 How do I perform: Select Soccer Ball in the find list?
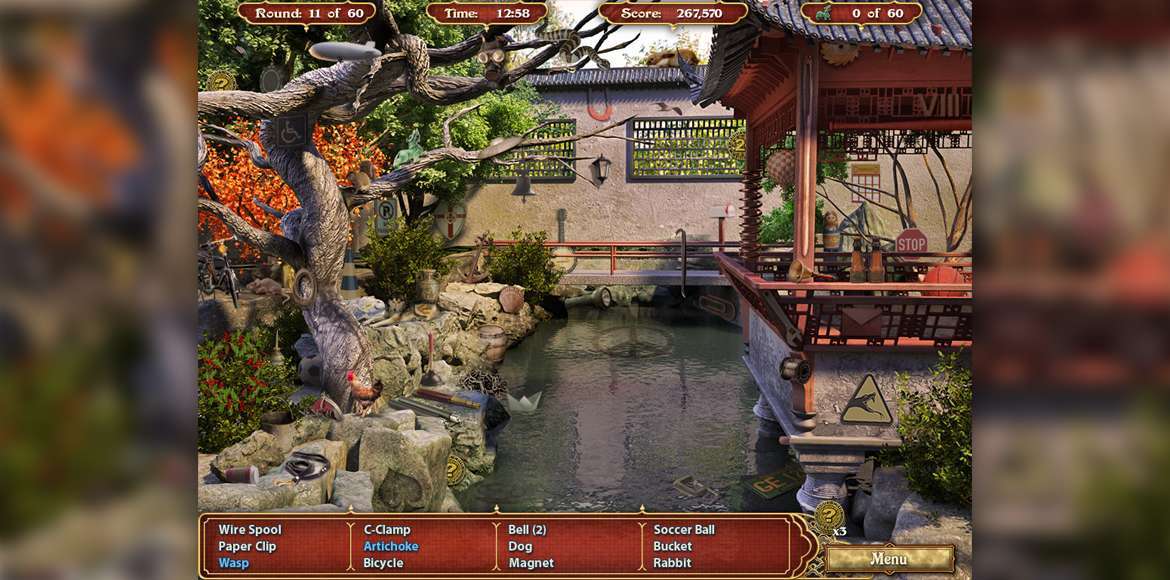[684, 530]
